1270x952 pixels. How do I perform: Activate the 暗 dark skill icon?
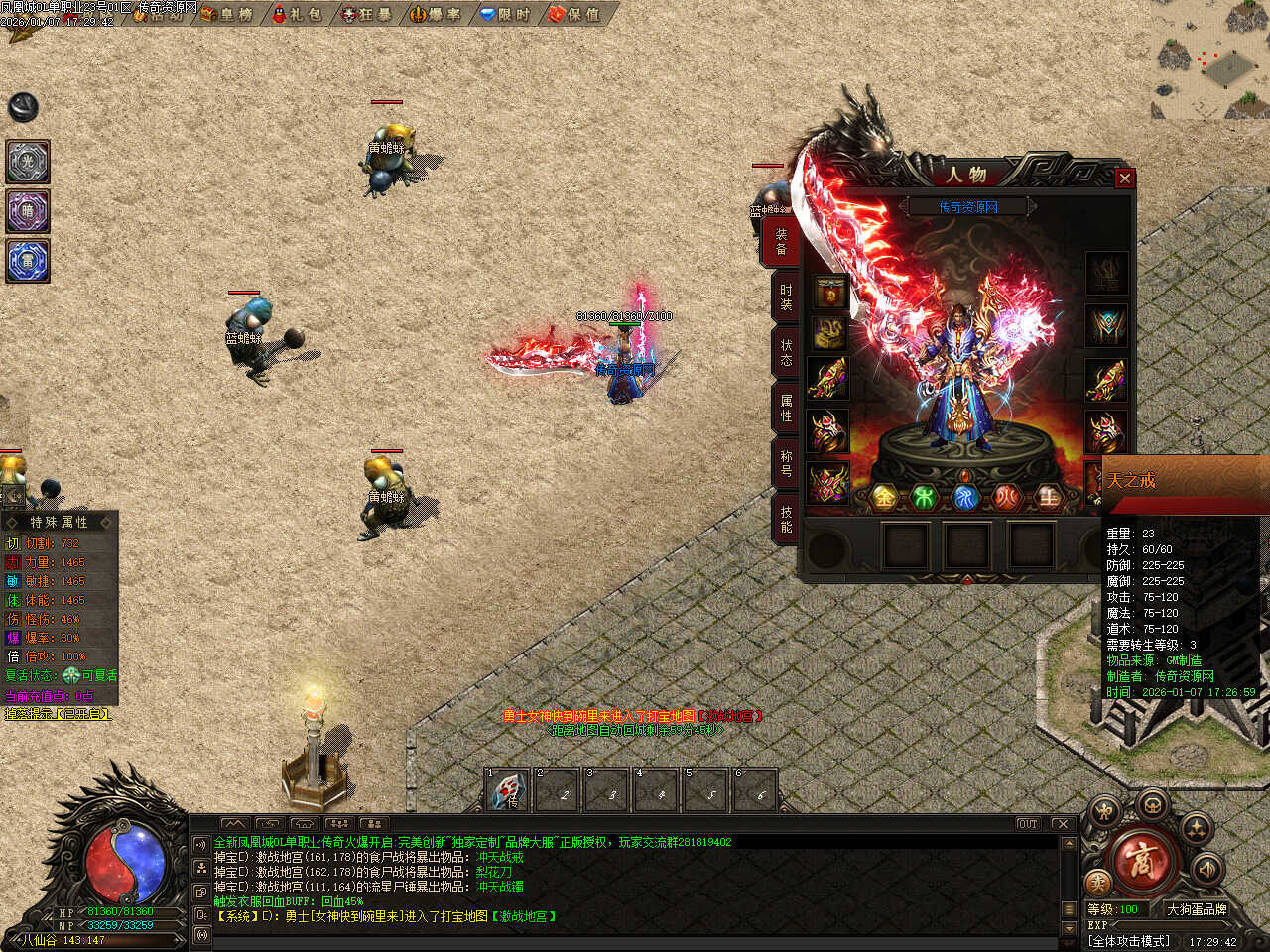click(28, 212)
